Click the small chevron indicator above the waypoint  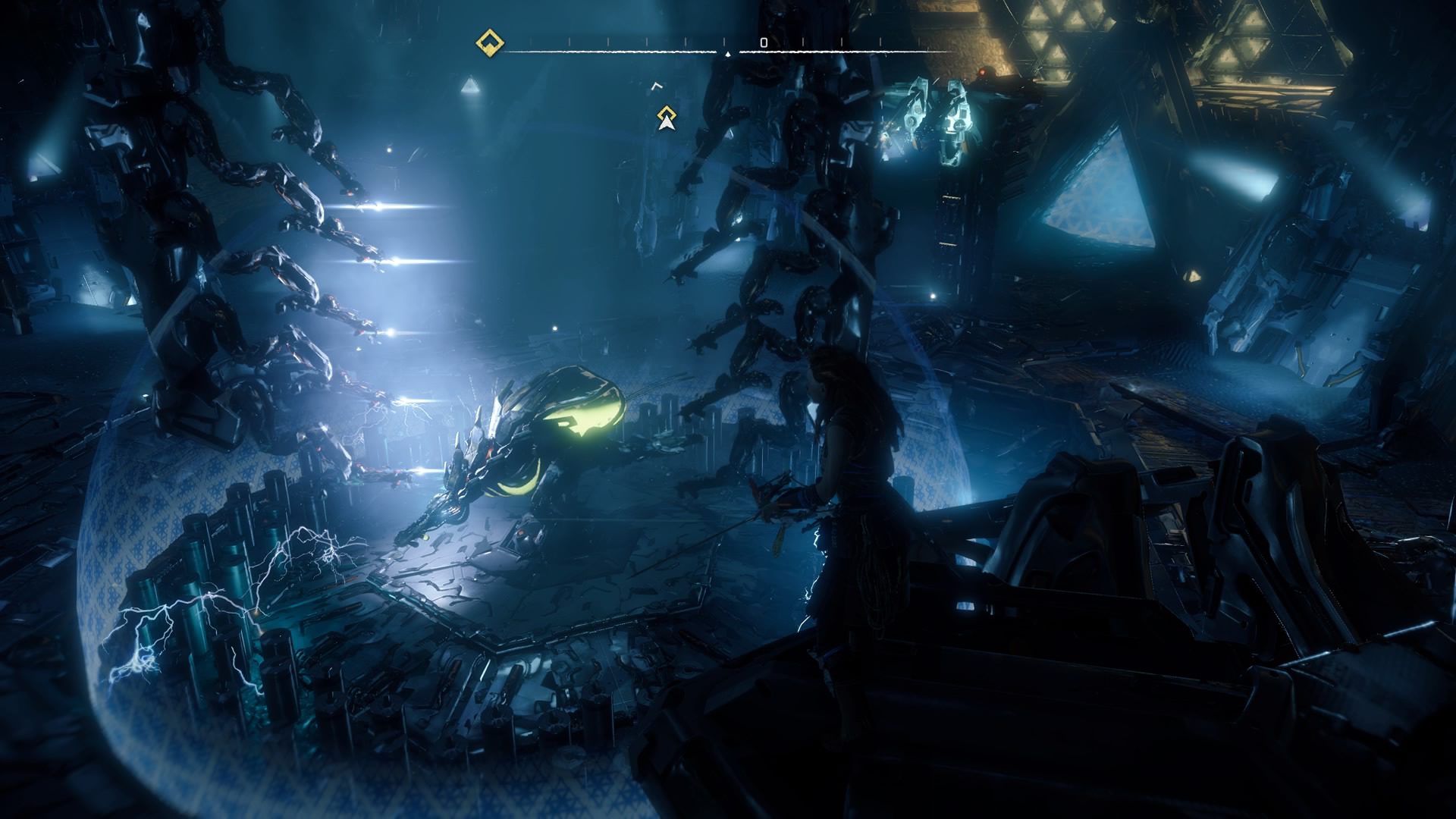coord(657,86)
